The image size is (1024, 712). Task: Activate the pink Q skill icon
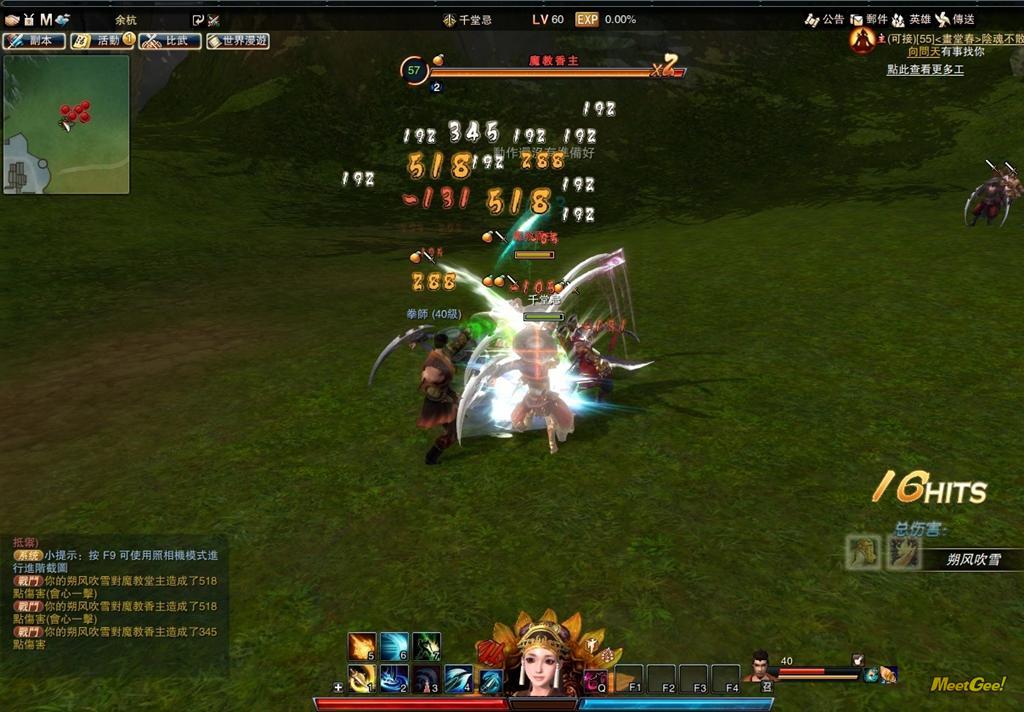(x=595, y=680)
